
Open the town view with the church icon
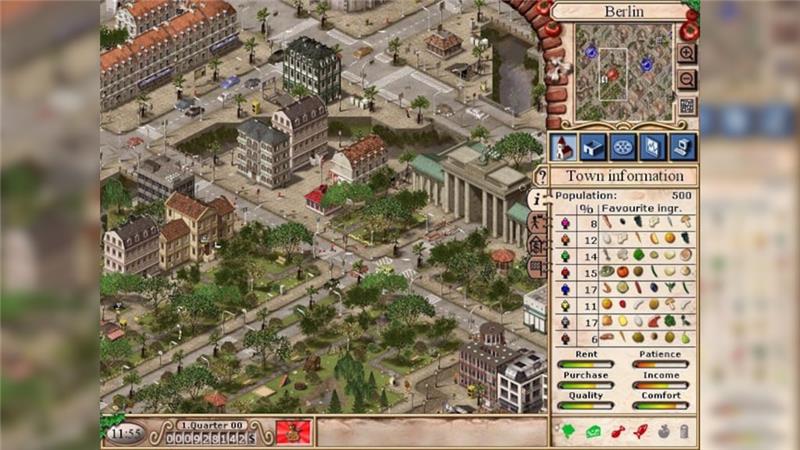[x=562, y=147]
